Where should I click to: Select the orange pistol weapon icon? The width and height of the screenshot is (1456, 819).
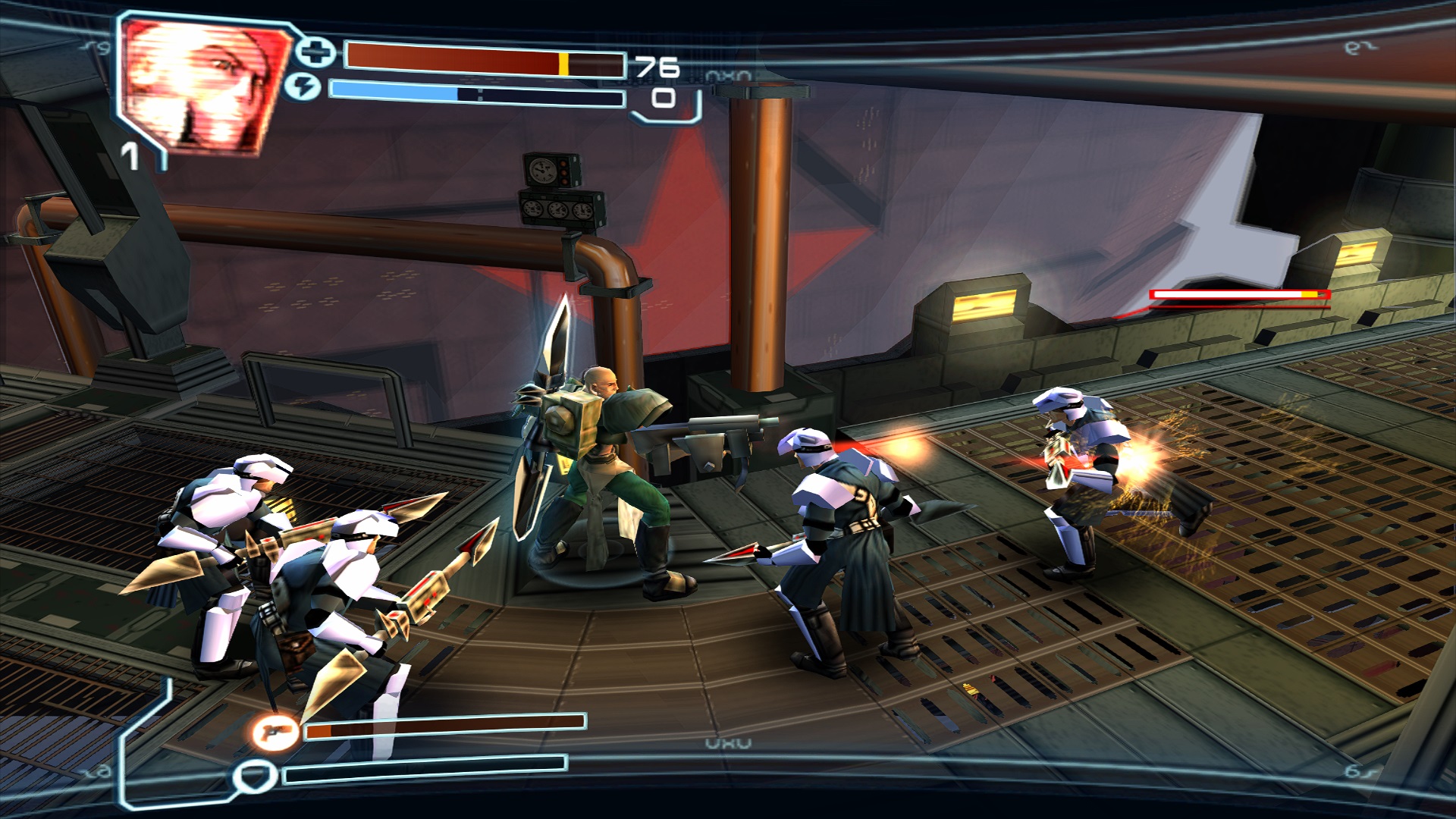(x=275, y=733)
